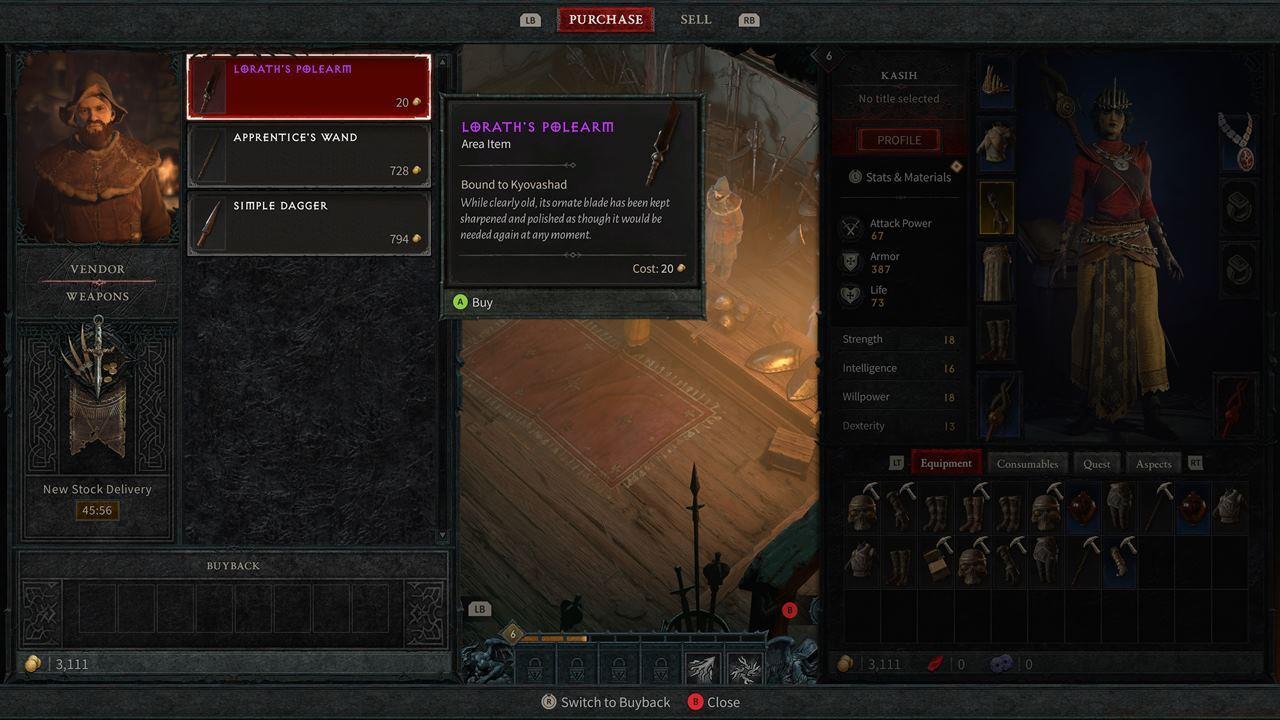Click Switch to Buyback
Image resolution: width=1280 pixels, height=720 pixels.
pos(605,702)
